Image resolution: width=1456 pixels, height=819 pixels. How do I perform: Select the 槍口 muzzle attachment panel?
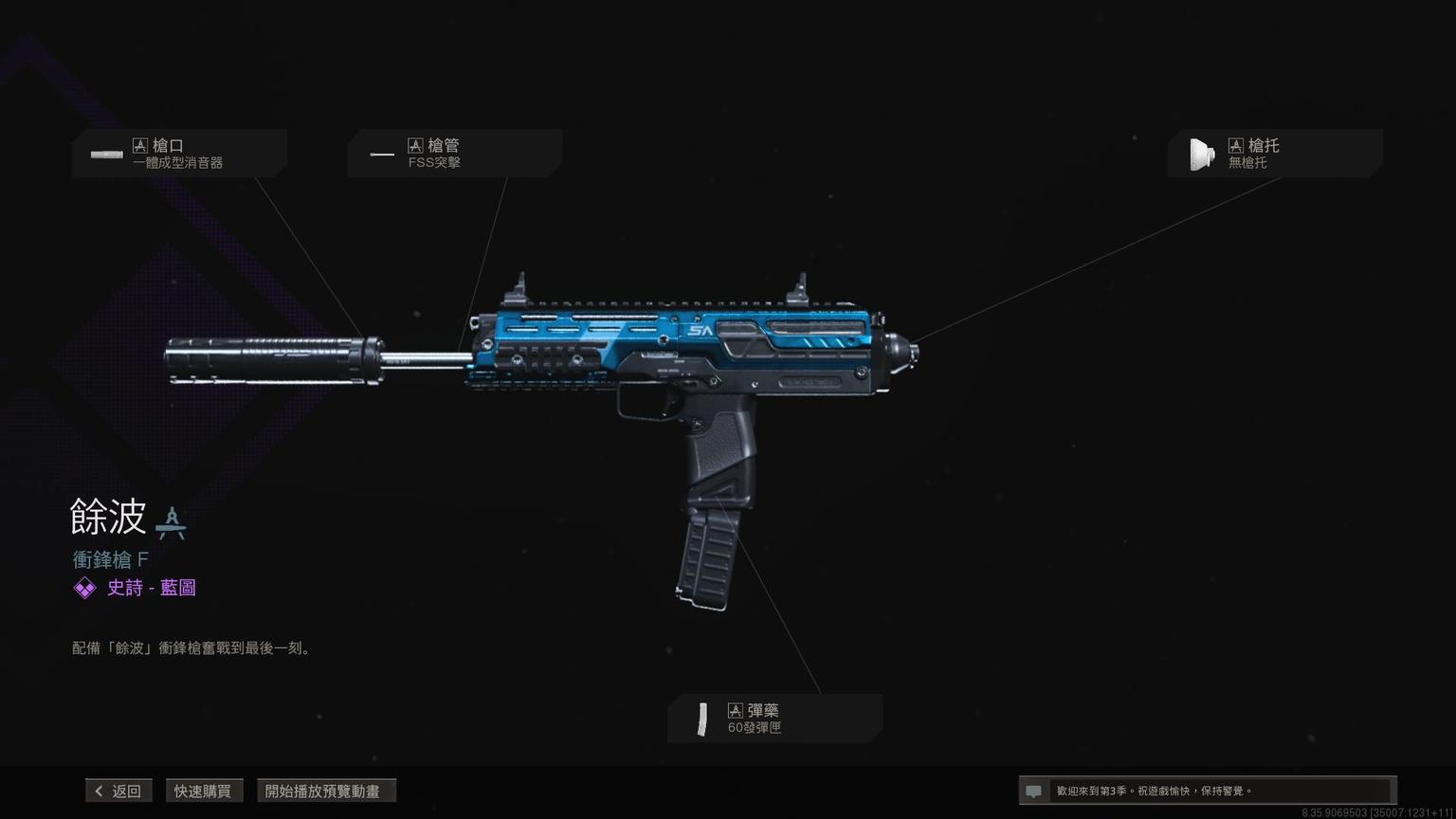tap(179, 154)
